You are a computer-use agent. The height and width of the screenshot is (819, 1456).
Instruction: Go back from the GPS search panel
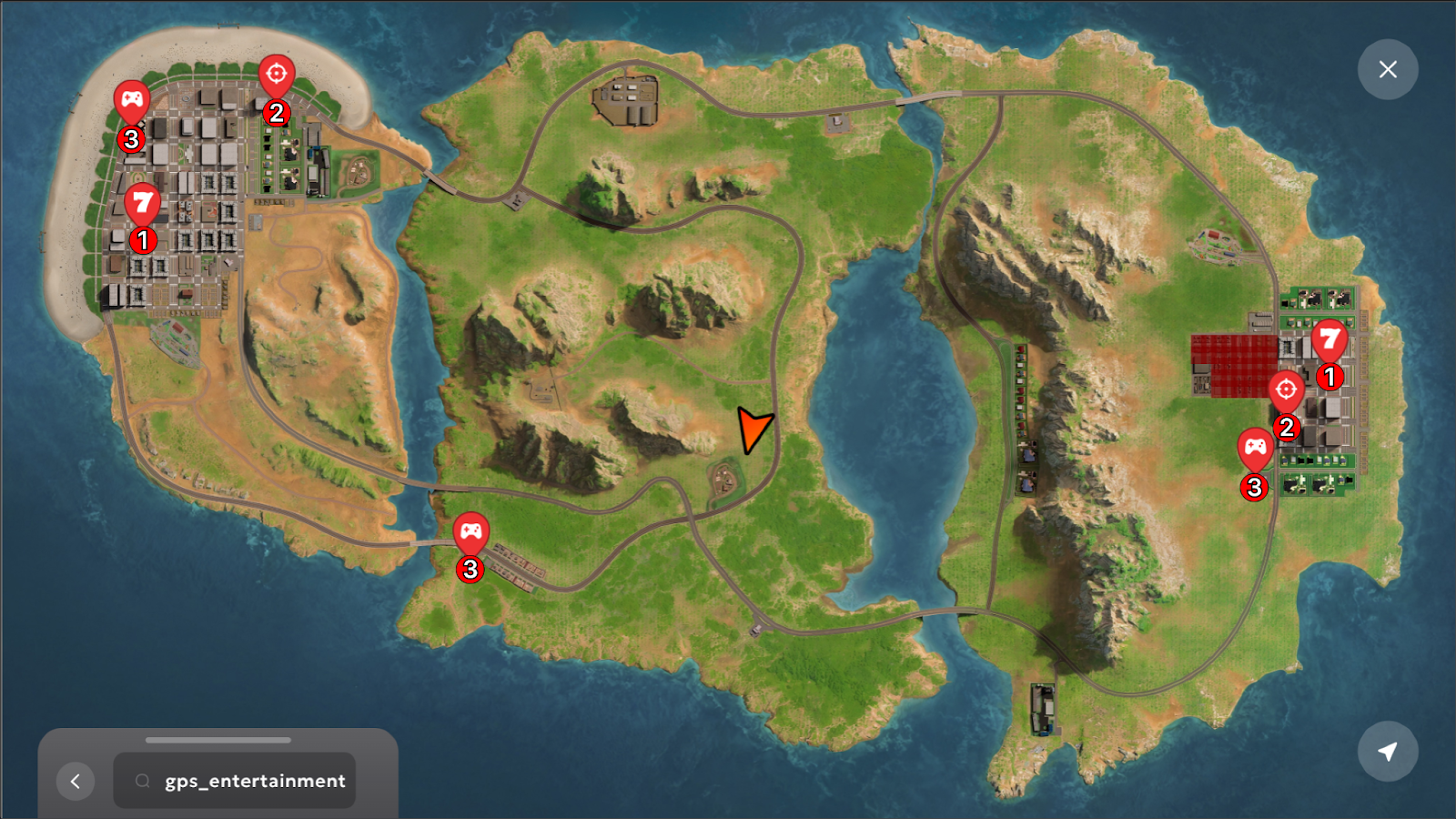point(76,781)
